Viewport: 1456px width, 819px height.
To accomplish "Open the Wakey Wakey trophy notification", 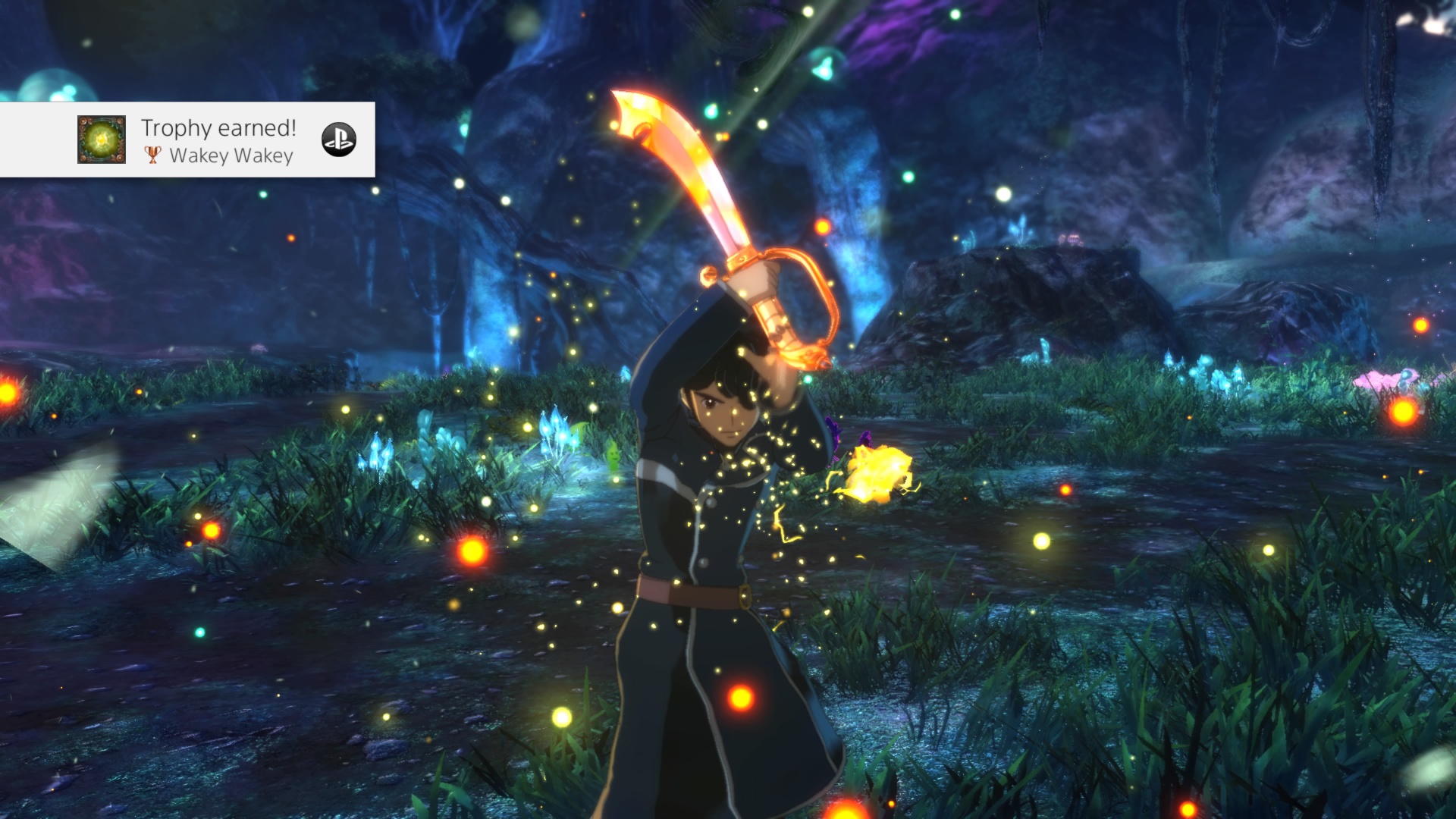I will 220,141.
